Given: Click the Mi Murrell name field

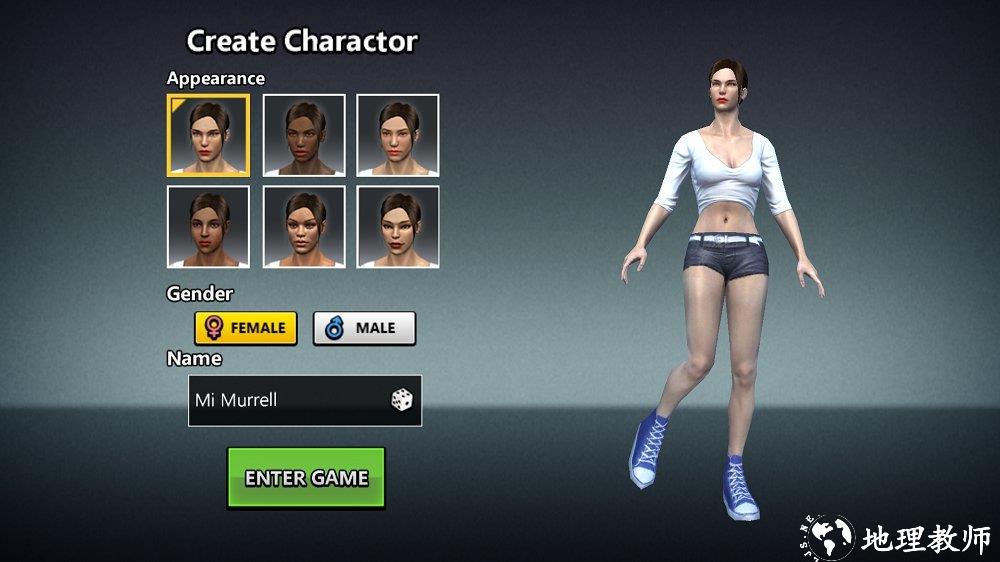Looking at the screenshot, I should [285, 400].
